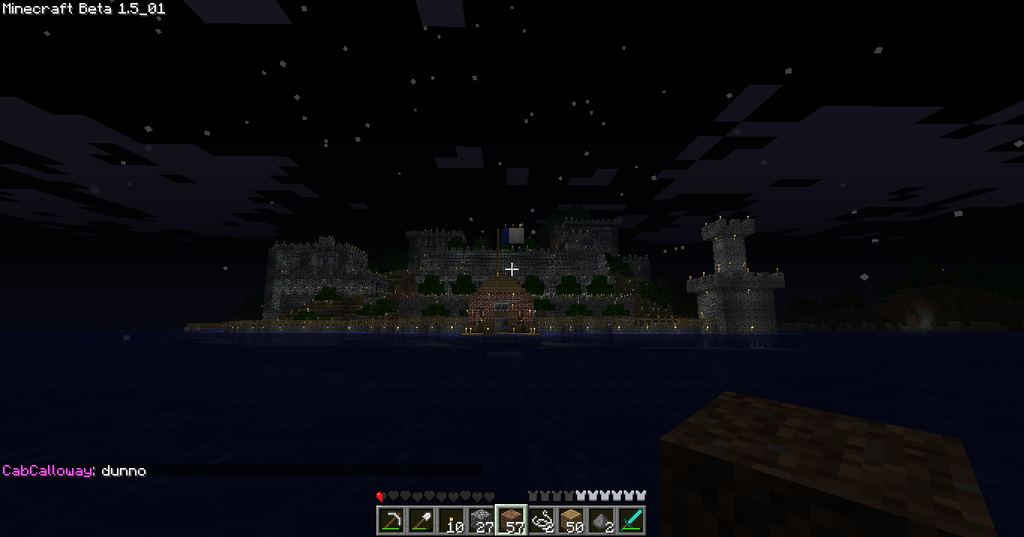Image resolution: width=1024 pixels, height=537 pixels.
Task: Select the cobblestone stack of 27
Action: pyautogui.click(x=481, y=520)
